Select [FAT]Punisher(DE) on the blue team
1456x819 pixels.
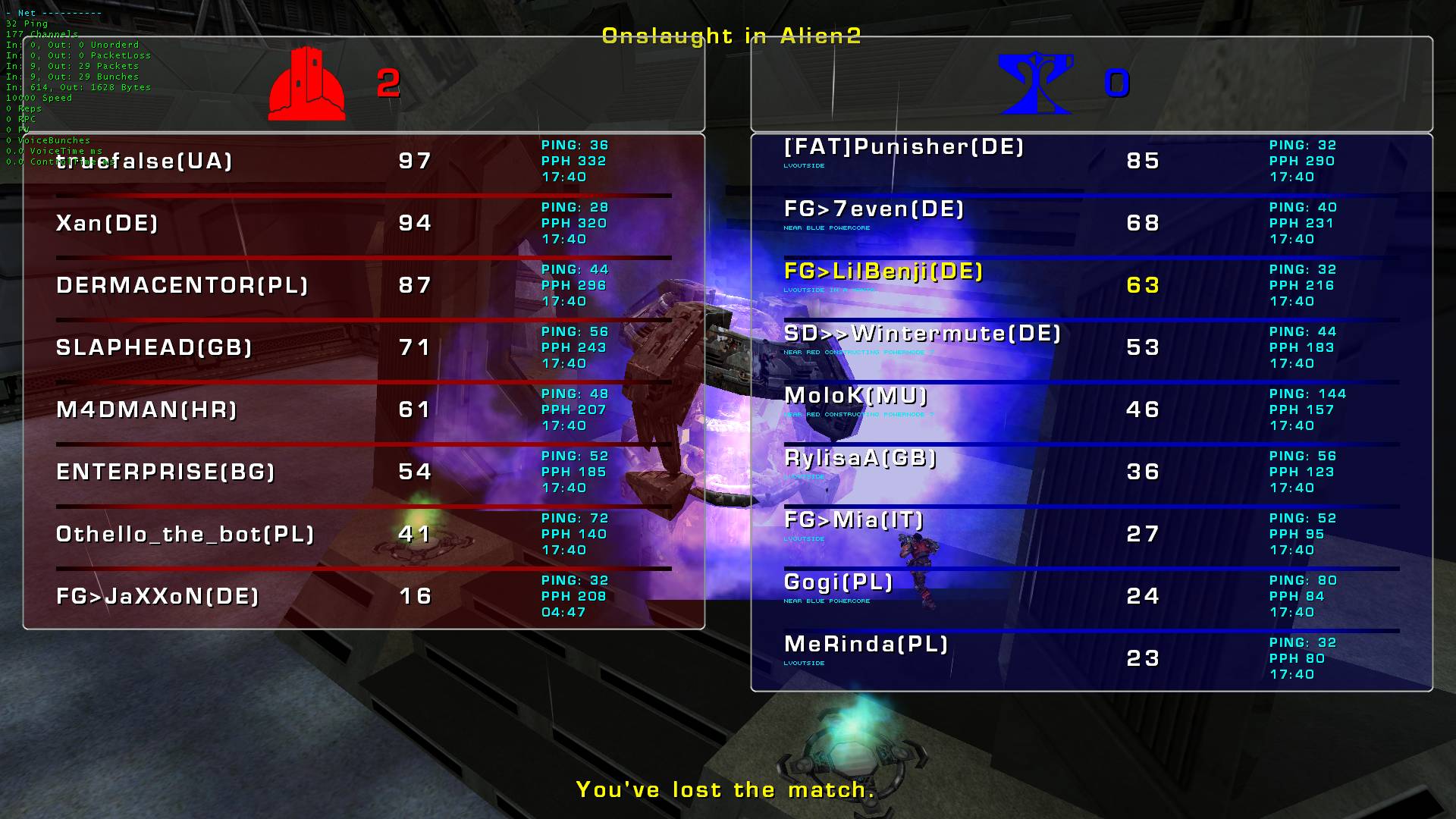tap(904, 146)
